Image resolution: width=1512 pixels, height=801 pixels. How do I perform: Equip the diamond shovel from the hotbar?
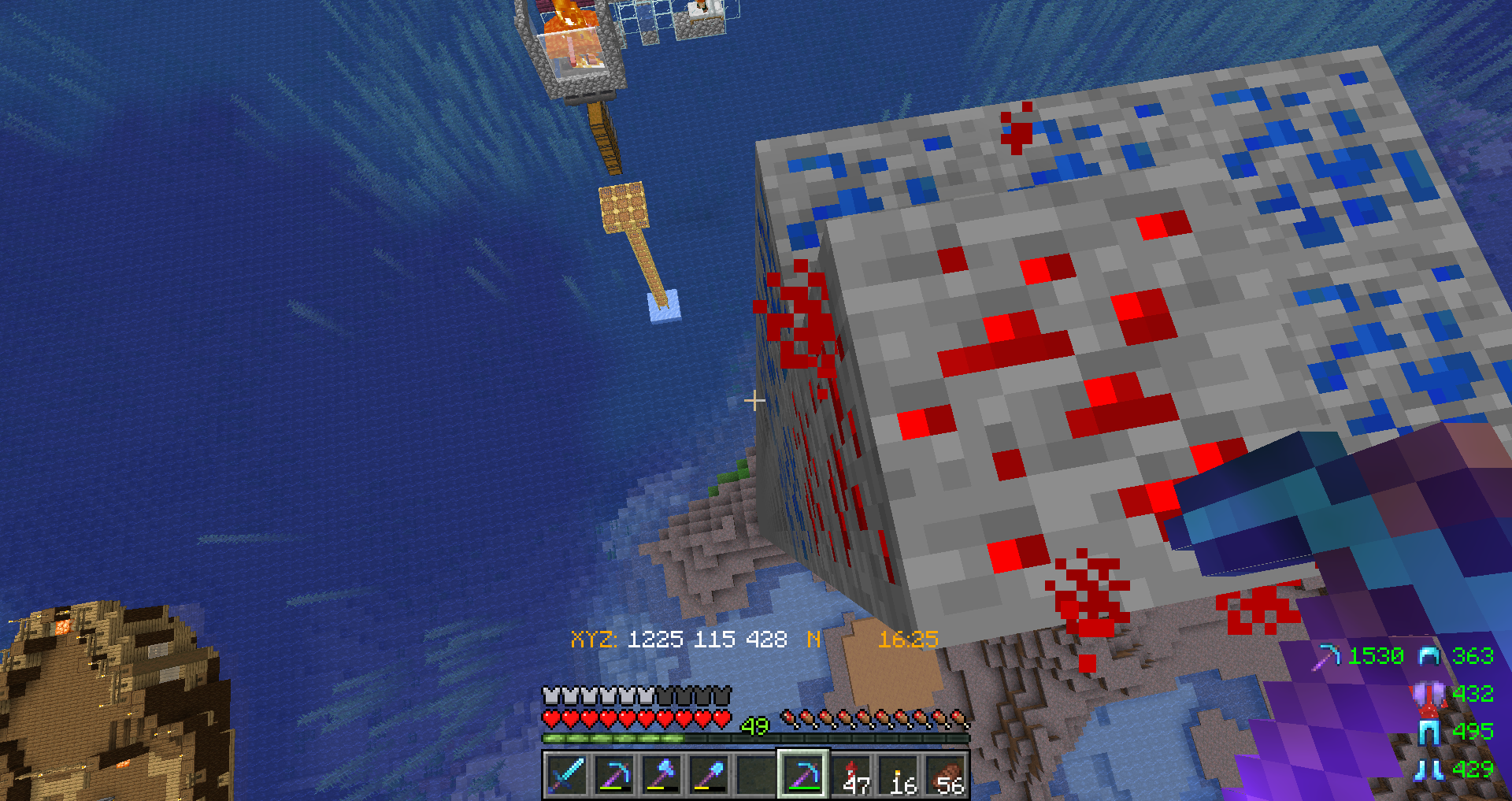[708, 775]
